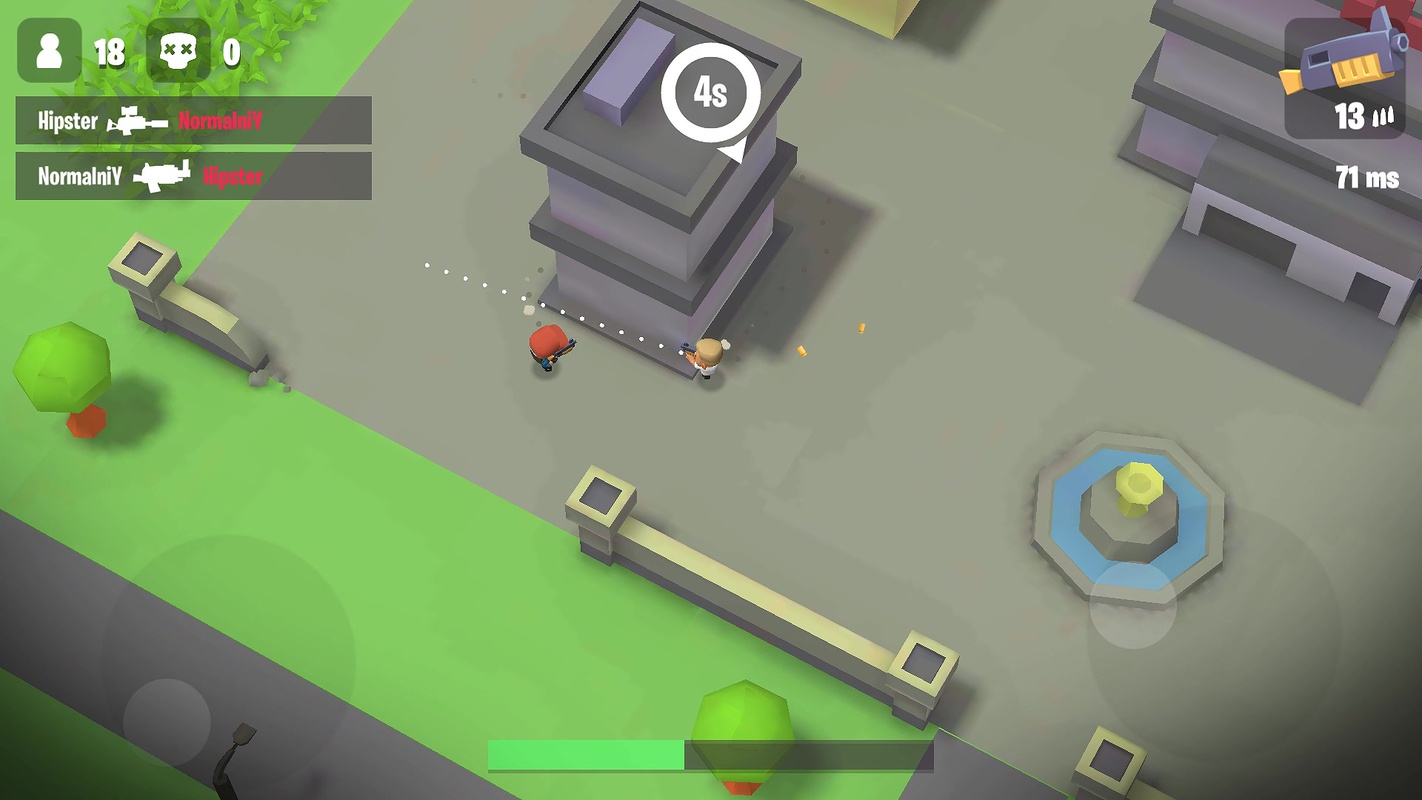Click the green player count icon

coord(48,48)
